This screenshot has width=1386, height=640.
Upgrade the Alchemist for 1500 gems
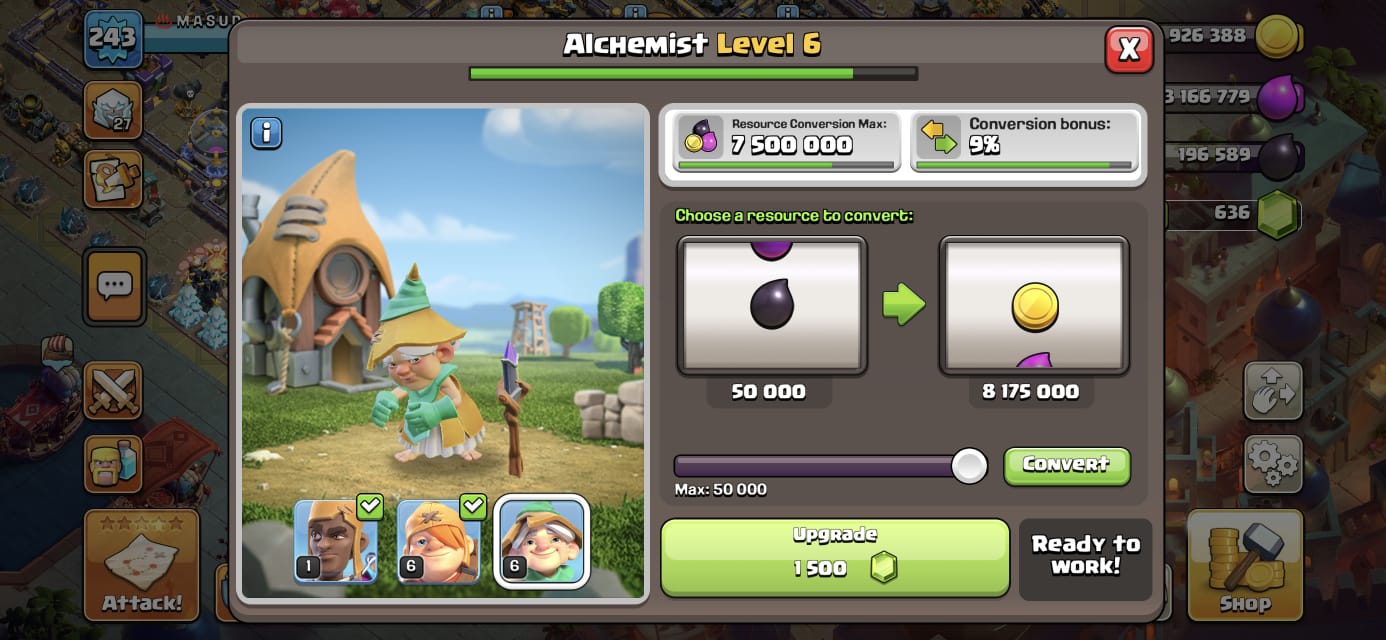click(835, 557)
